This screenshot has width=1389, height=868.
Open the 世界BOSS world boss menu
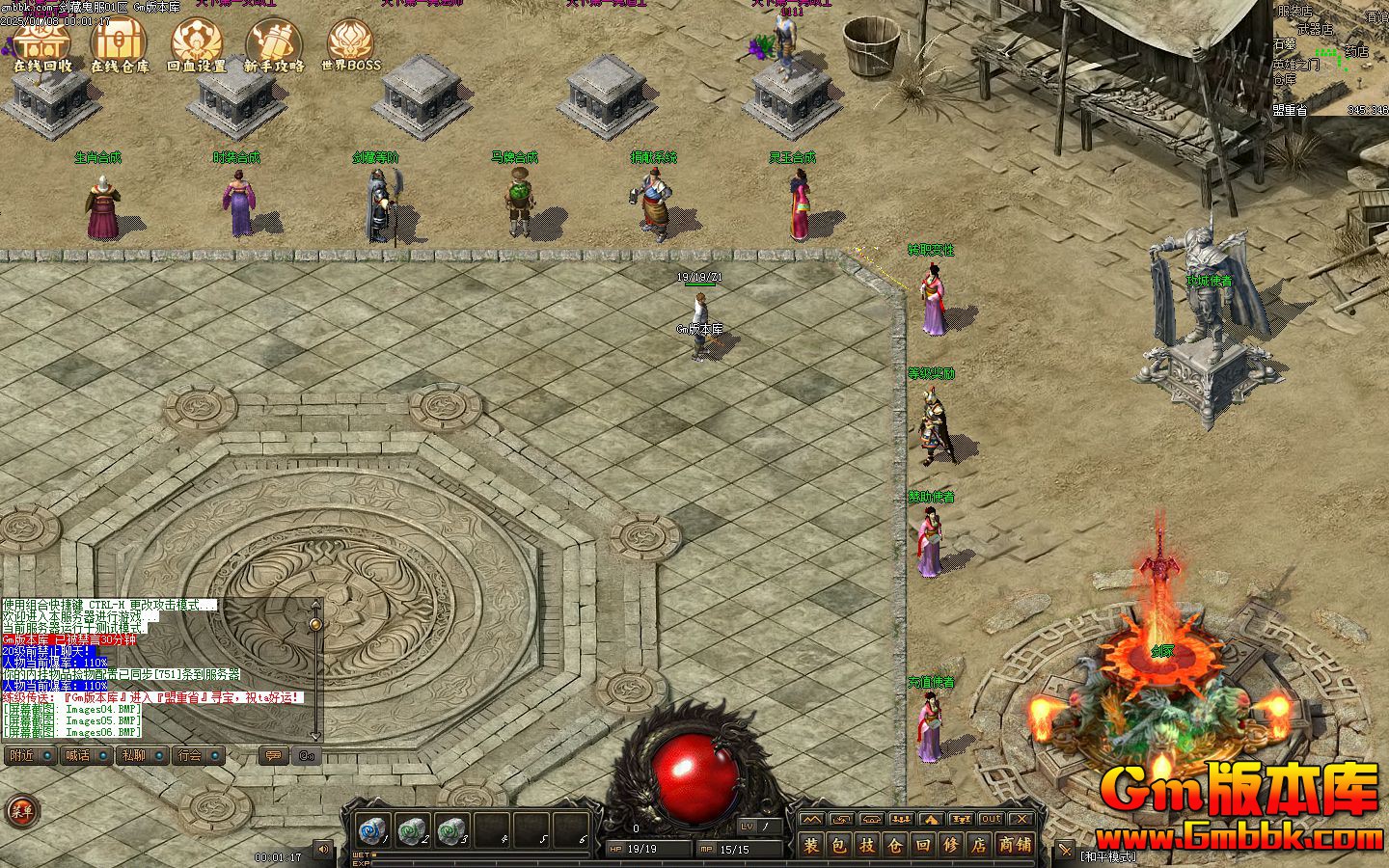[x=351, y=45]
